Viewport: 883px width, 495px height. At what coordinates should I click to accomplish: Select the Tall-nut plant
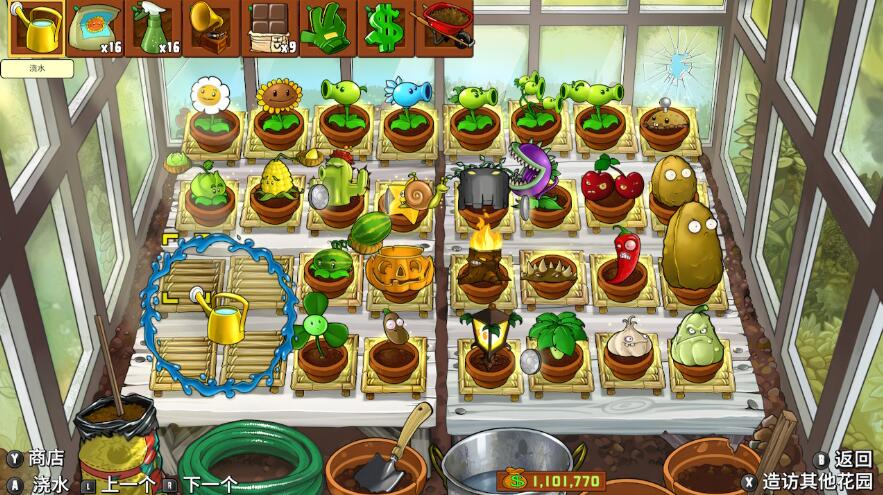pyautogui.click(x=691, y=245)
